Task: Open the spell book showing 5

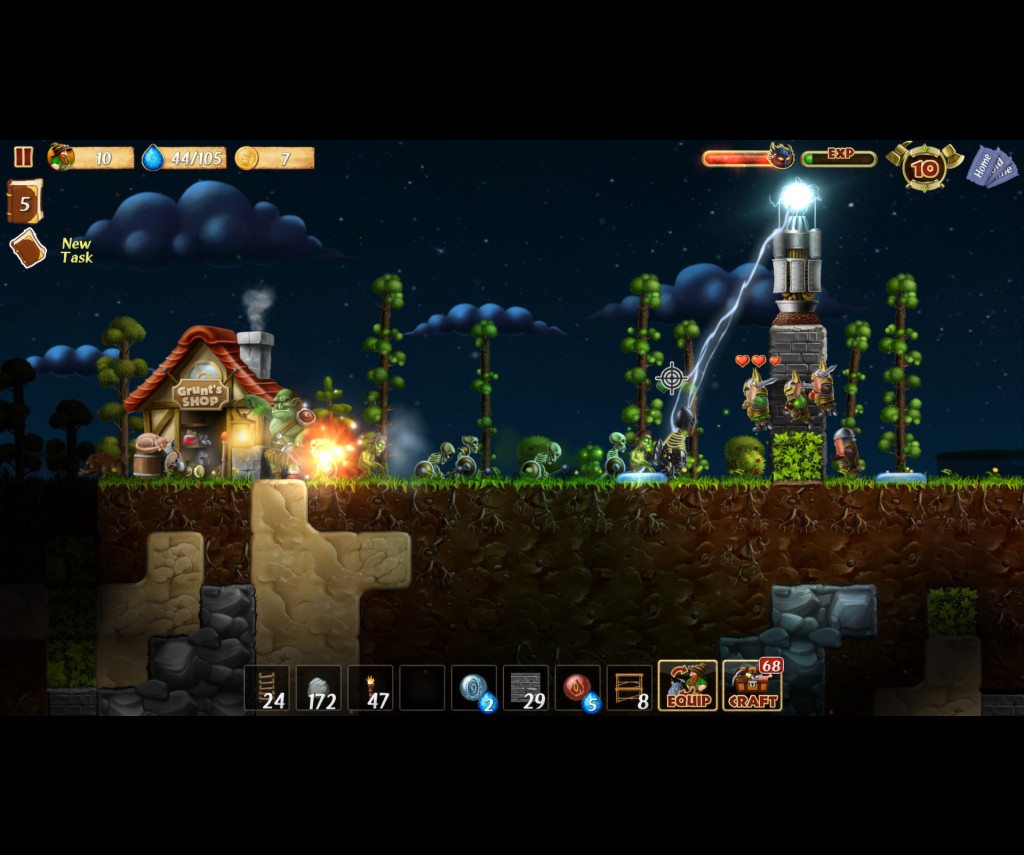Action: click(24, 202)
